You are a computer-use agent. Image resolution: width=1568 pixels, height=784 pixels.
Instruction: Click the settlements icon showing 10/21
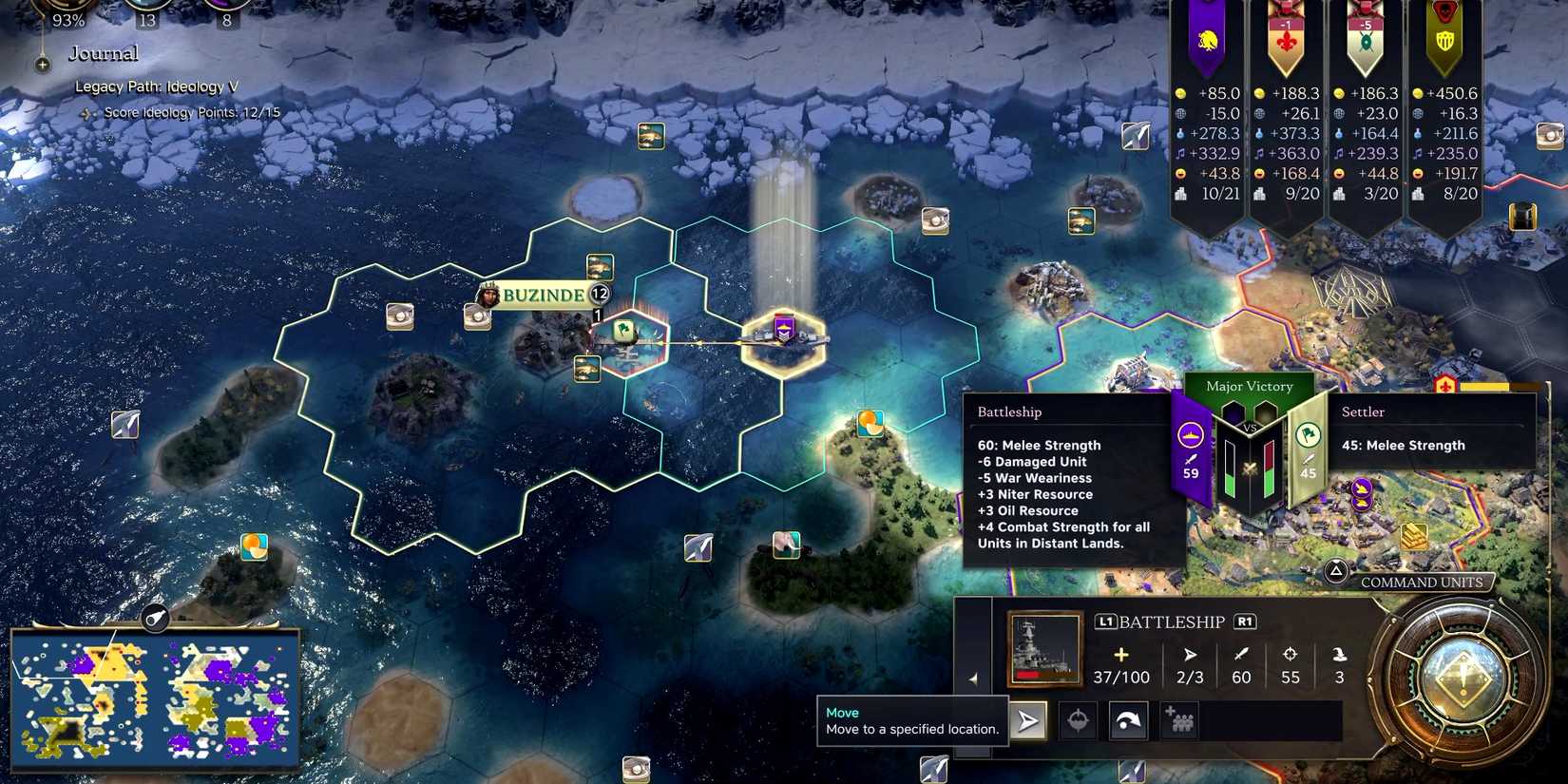tap(1180, 194)
